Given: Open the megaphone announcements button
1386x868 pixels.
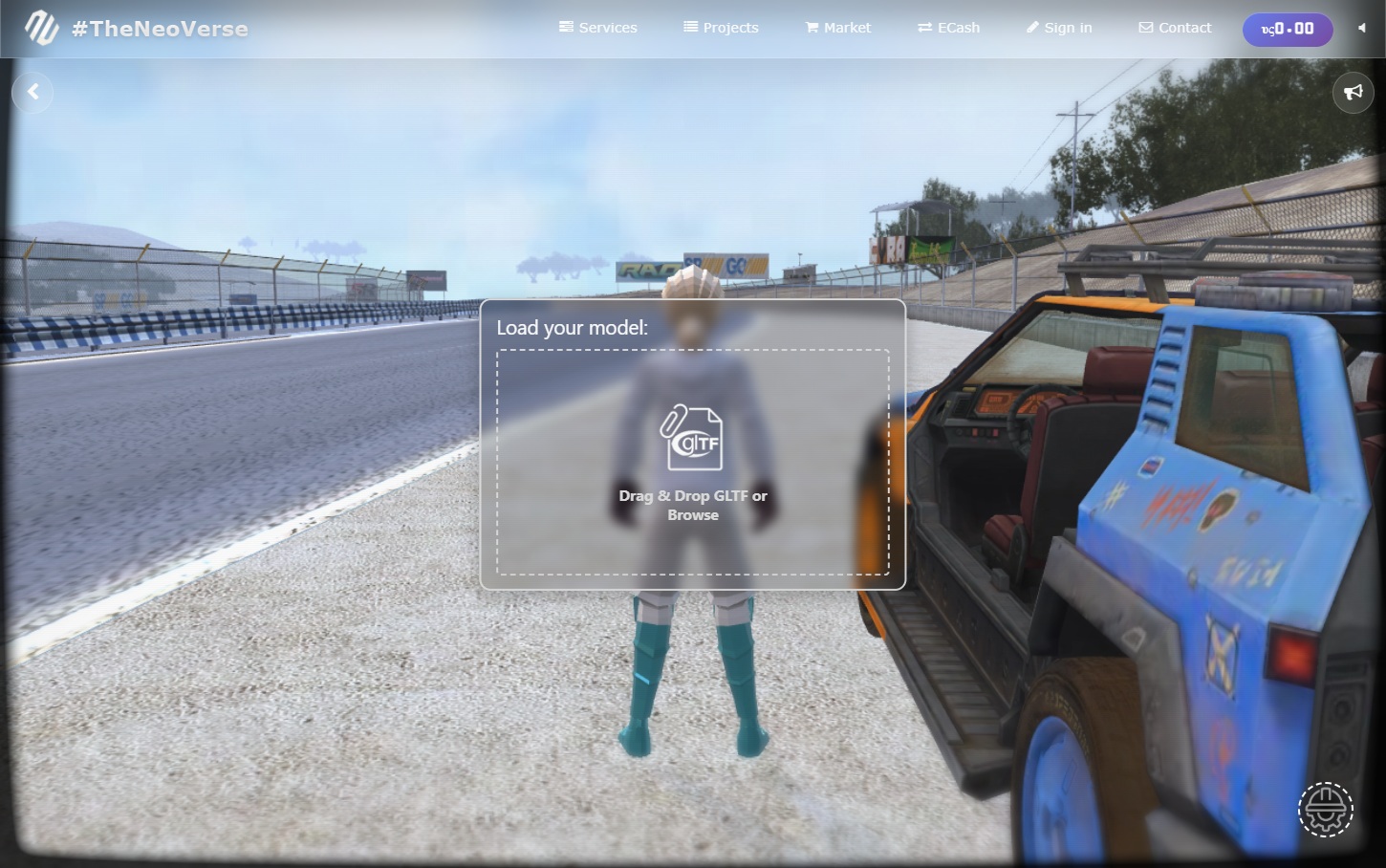Looking at the screenshot, I should (1353, 92).
